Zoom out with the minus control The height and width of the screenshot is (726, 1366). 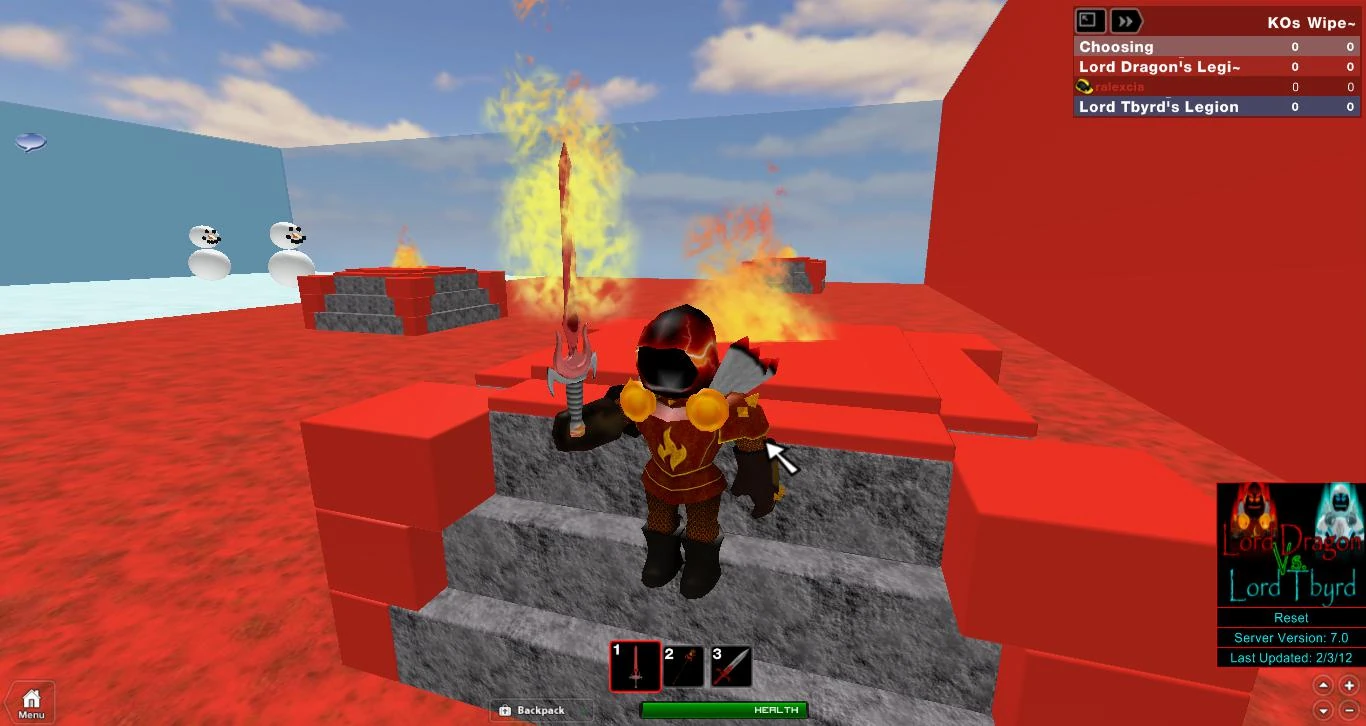[x=1351, y=712]
